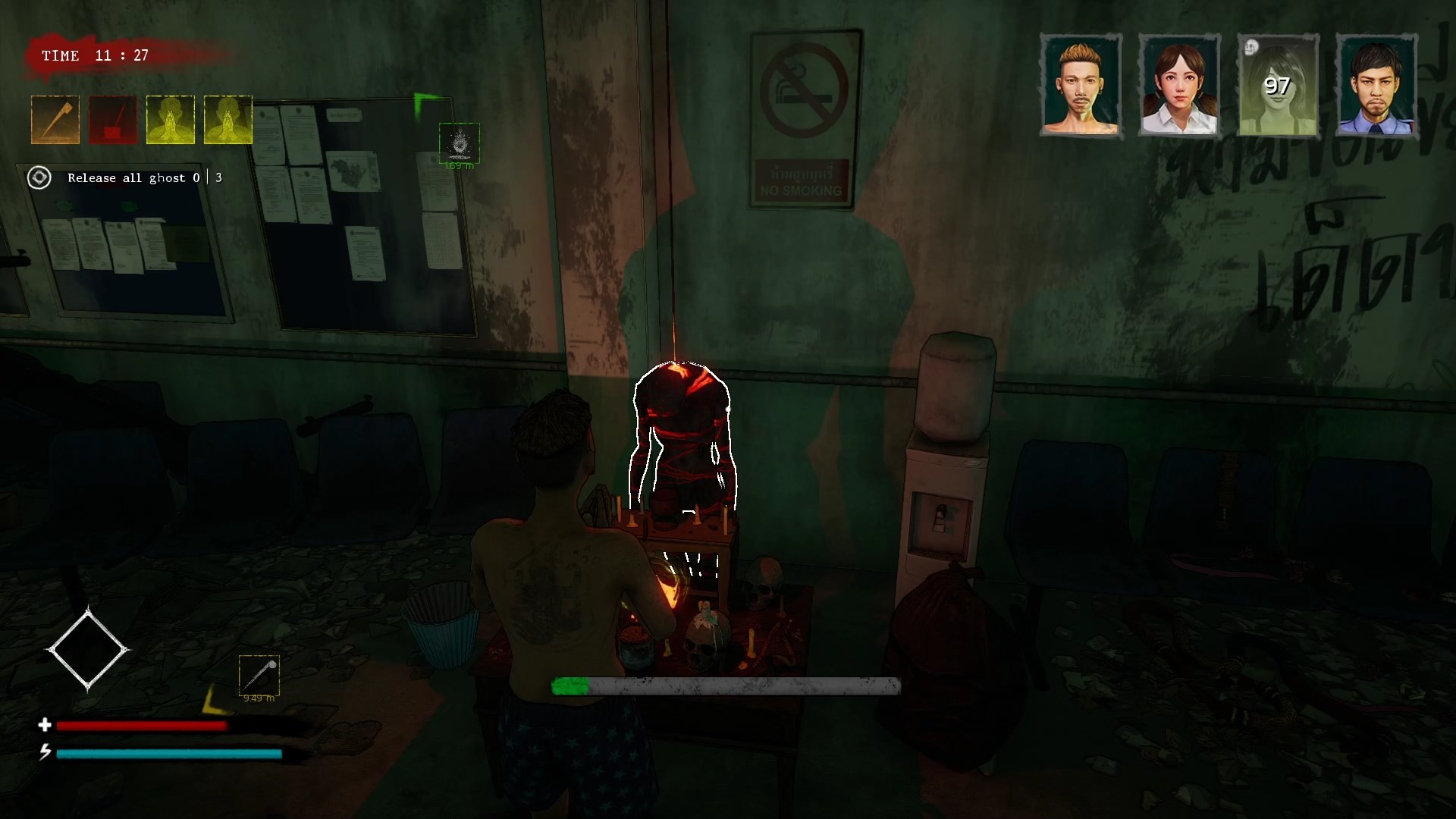Click the diamond-shaped ritual reticle indicator
The width and height of the screenshot is (1456, 819).
pyautogui.click(x=88, y=650)
